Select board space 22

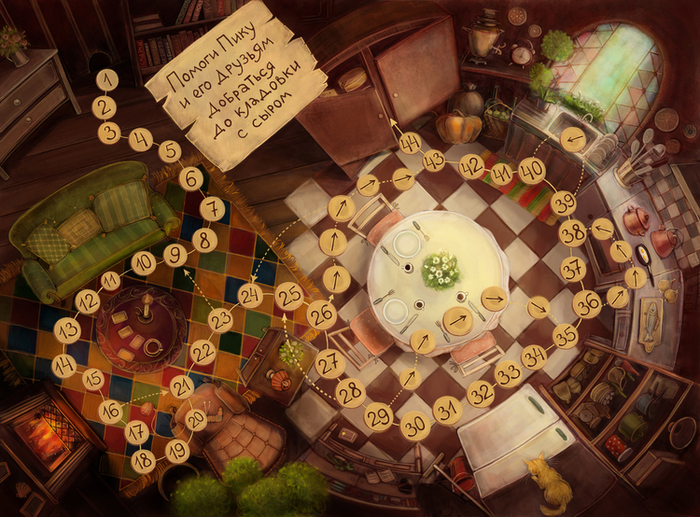(203, 351)
